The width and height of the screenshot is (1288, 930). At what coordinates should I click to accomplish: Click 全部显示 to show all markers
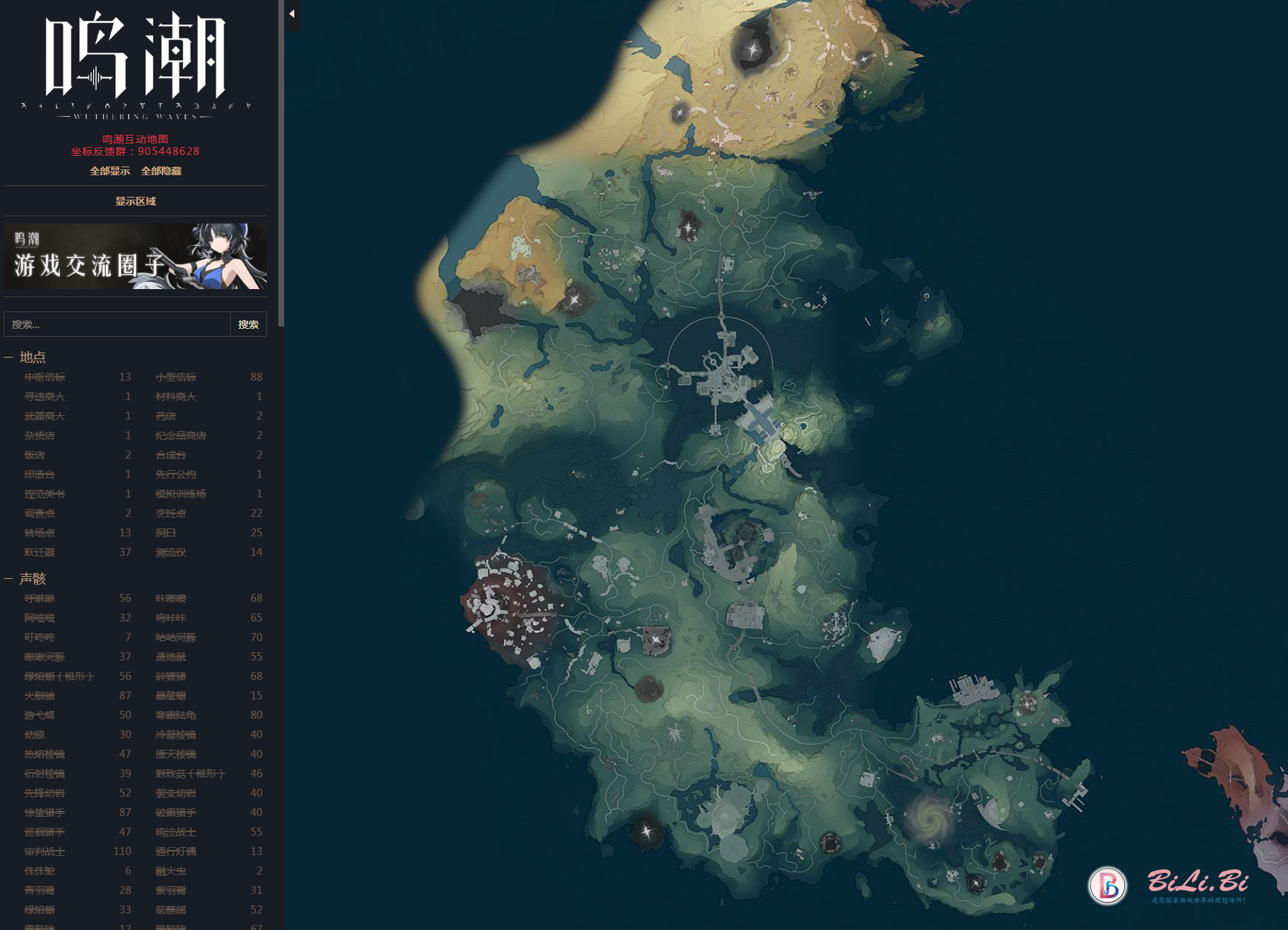point(110,171)
